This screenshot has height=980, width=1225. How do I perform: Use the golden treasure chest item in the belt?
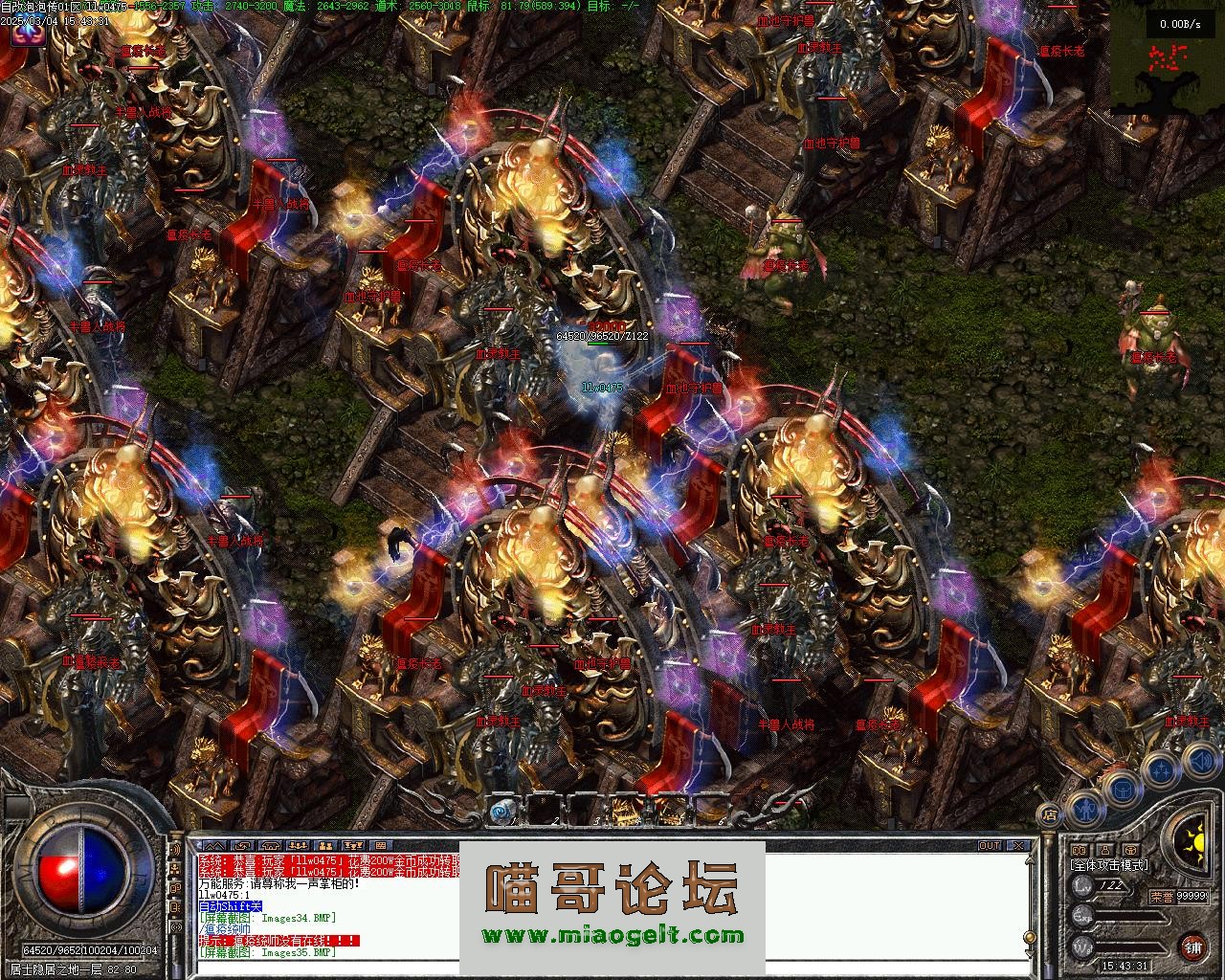[x=627, y=812]
